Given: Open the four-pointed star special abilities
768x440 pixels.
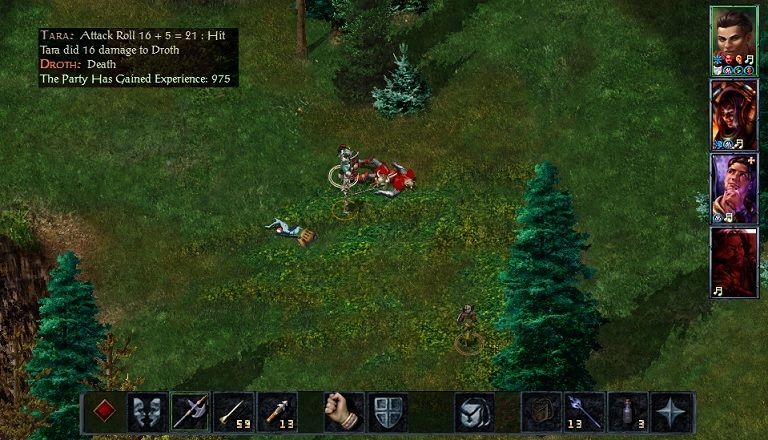Looking at the screenshot, I should click(671, 412).
